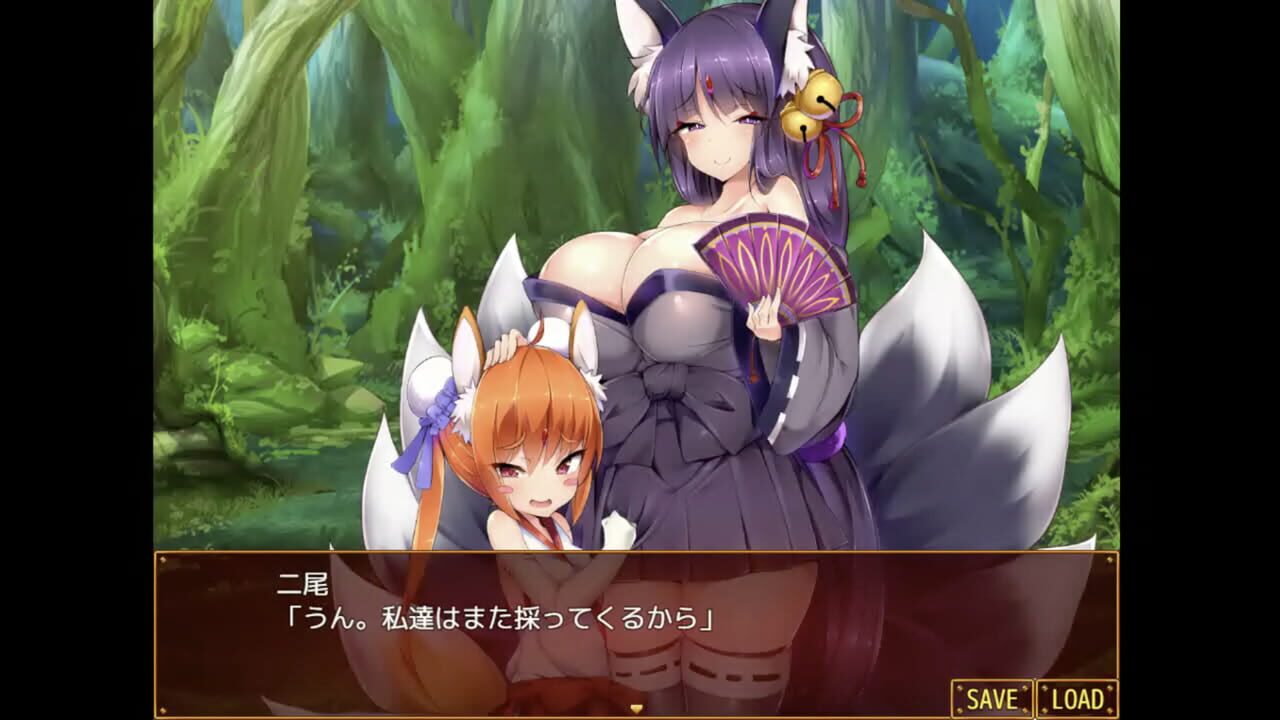
Task: Click the bottom edge of the message window frame
Action: pos(640,716)
